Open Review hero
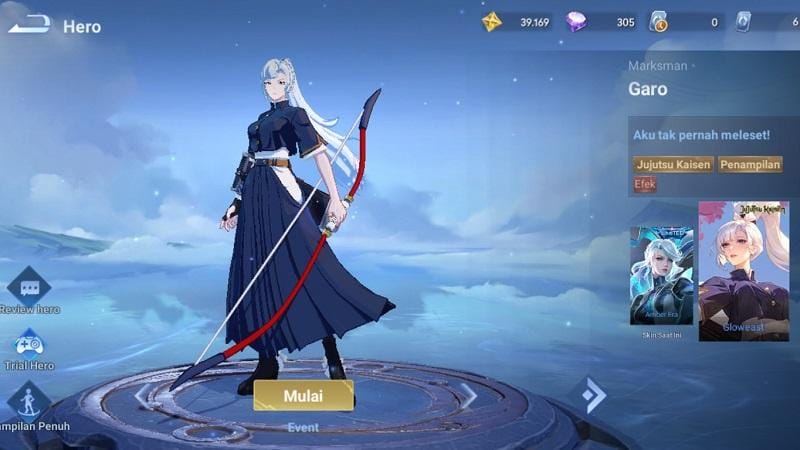Image resolution: width=800 pixels, height=450 pixels. [29, 290]
